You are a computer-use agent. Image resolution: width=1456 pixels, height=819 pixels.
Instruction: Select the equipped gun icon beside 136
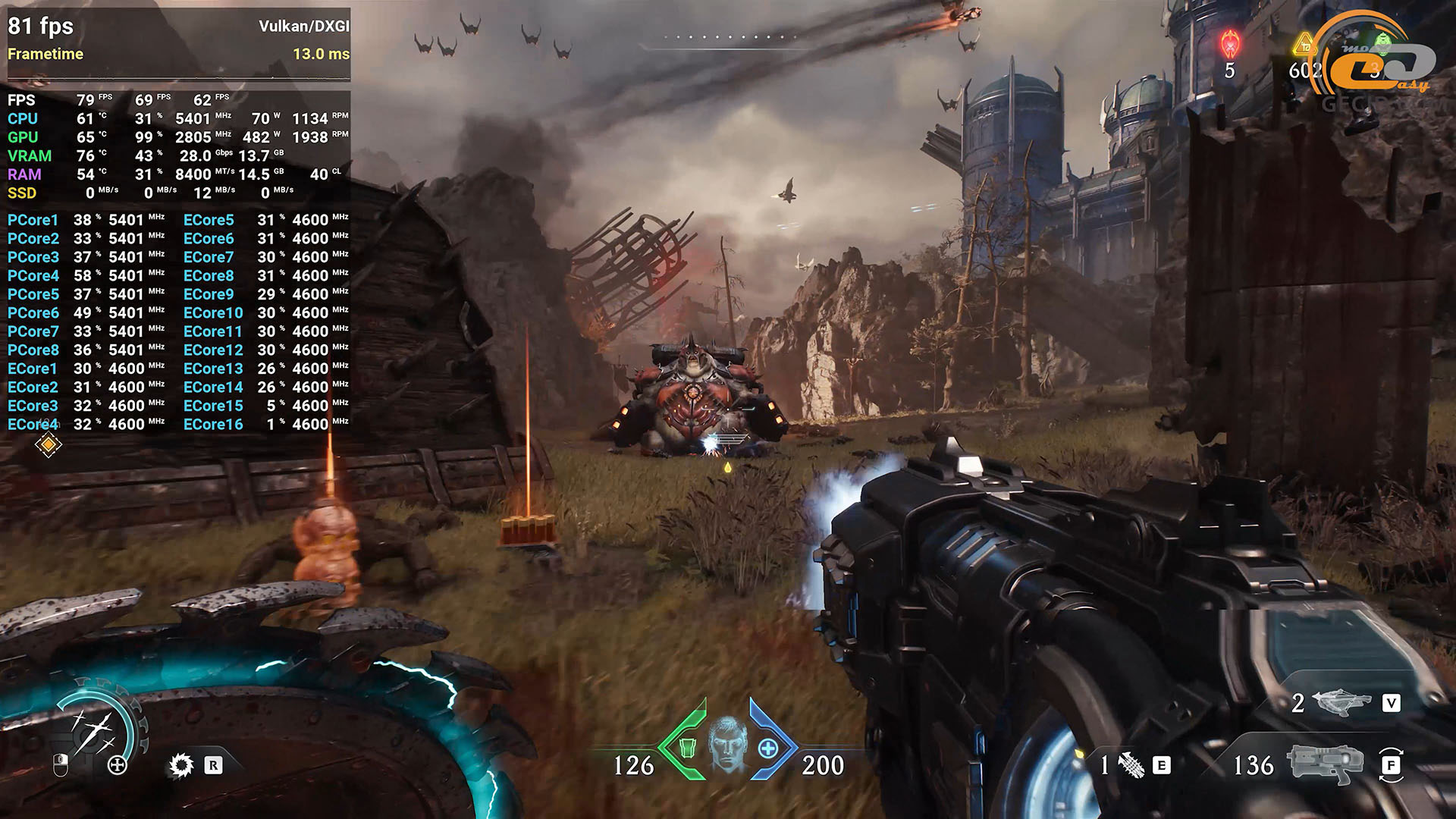pos(1325,764)
